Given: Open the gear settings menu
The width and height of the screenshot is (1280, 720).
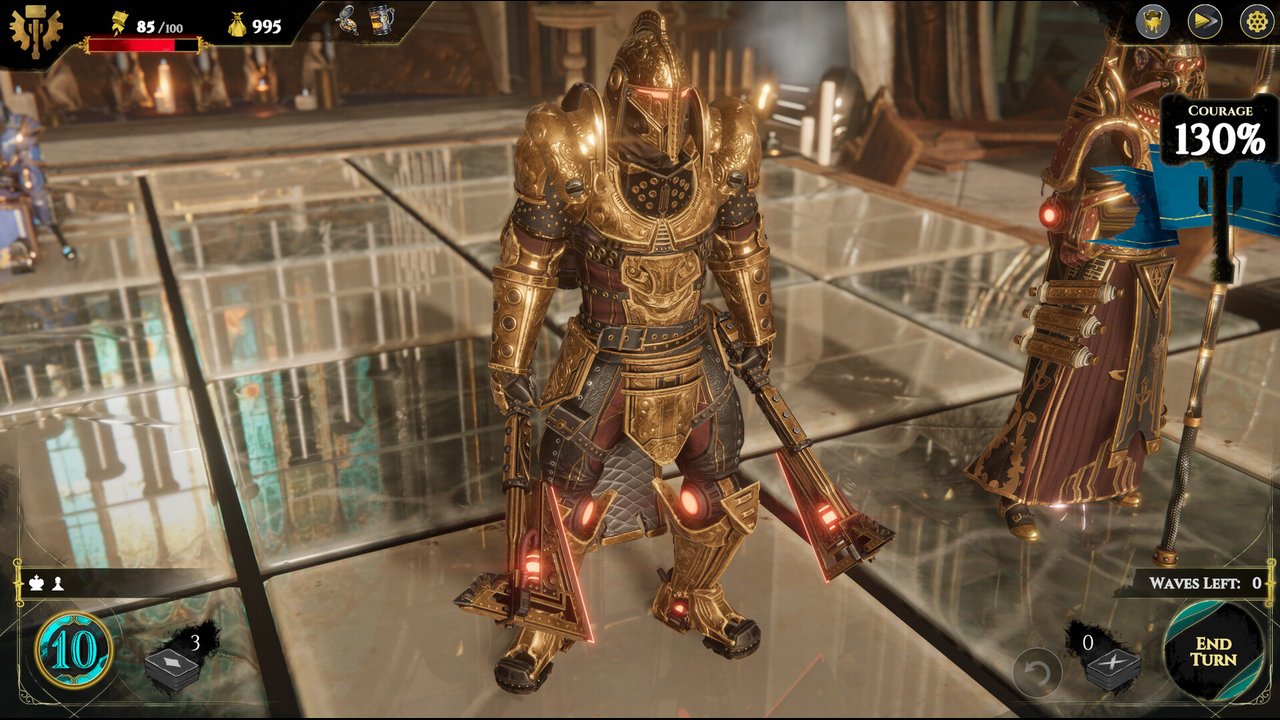Looking at the screenshot, I should click(x=1256, y=22).
